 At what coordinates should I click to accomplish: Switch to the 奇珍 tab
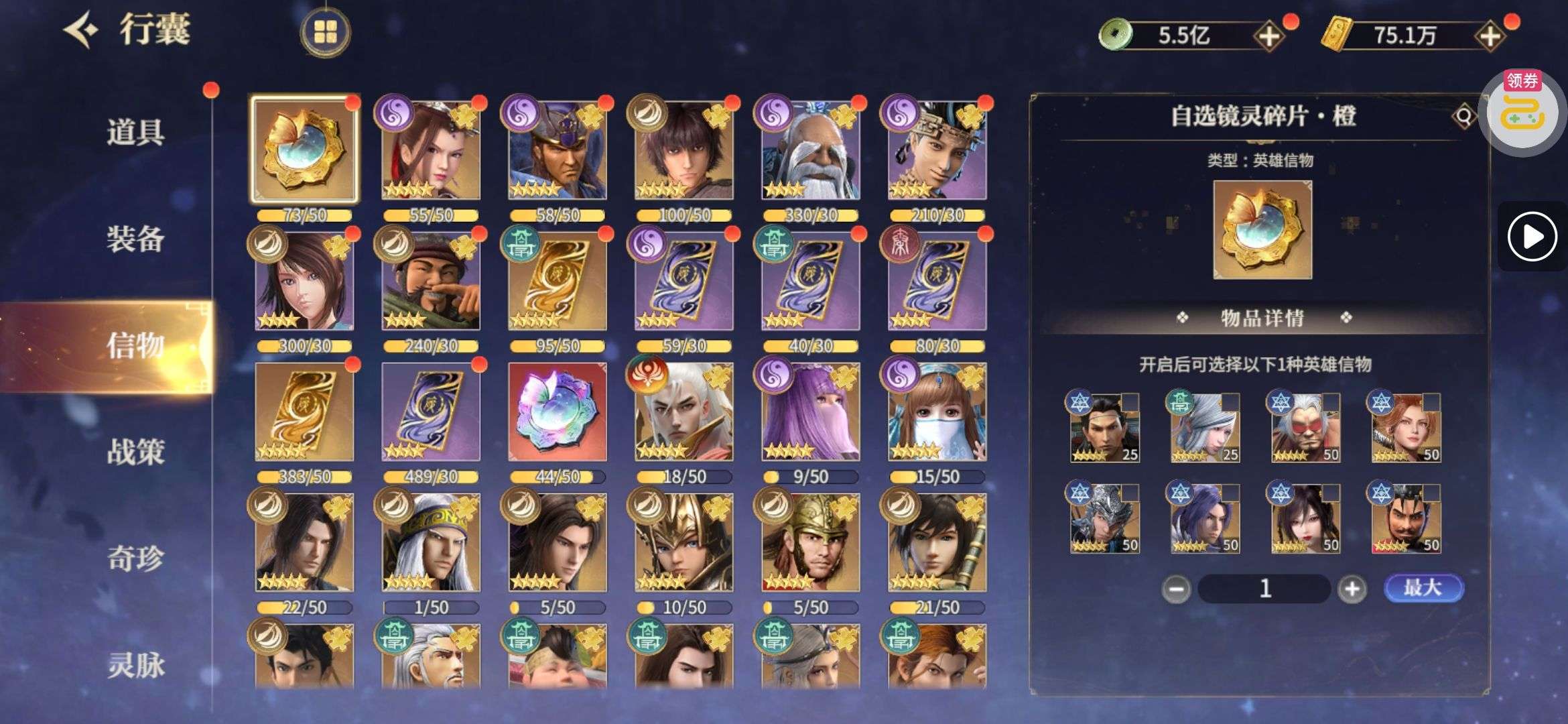[135, 558]
